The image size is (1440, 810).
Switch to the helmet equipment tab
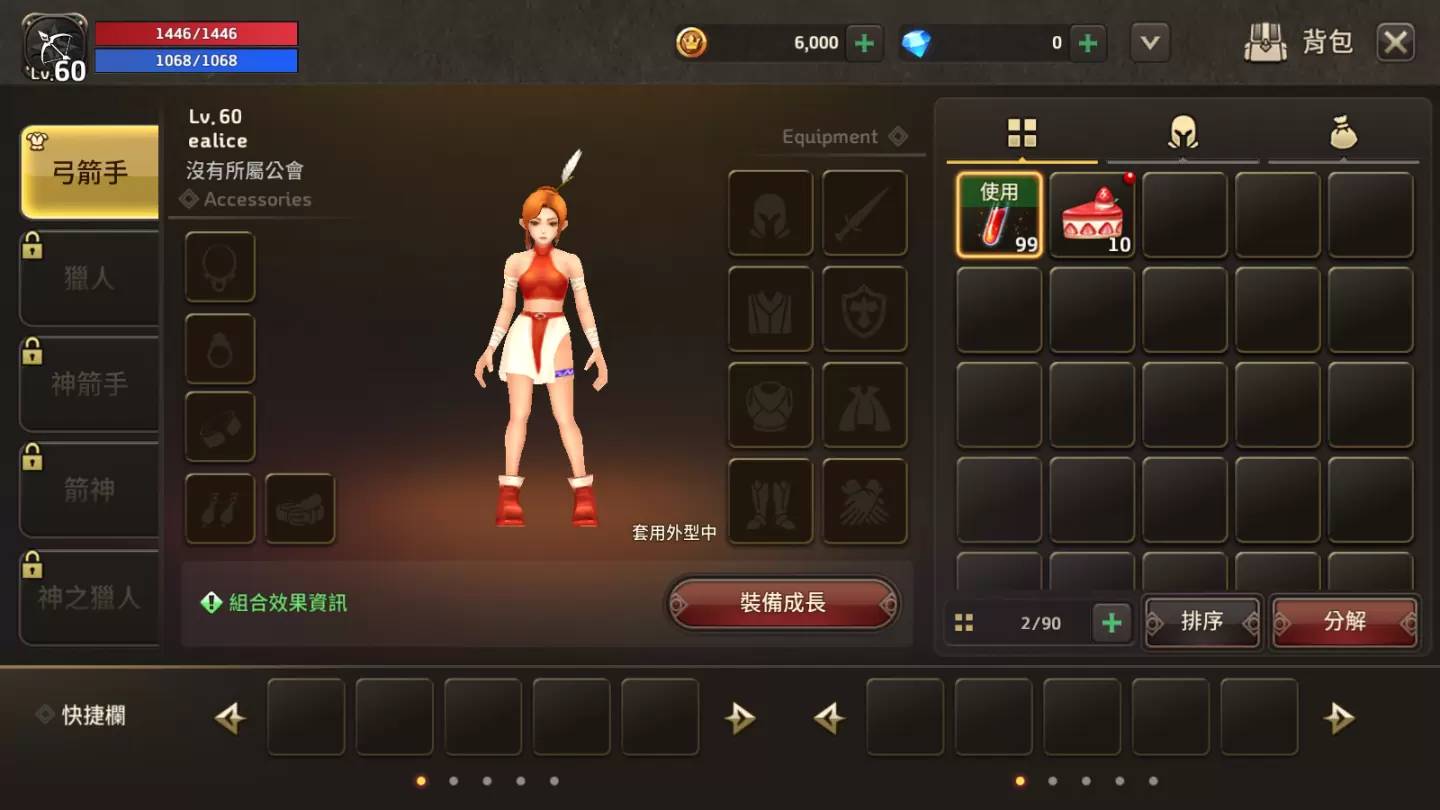(x=1183, y=133)
